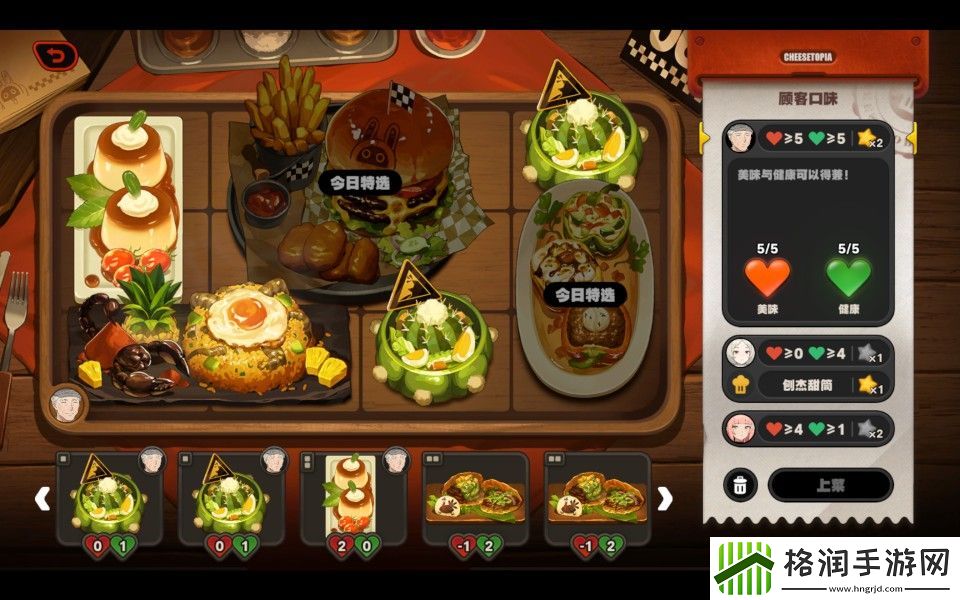Select the caramel pudding plate on the tray
The height and width of the screenshot is (600, 960).
[127, 200]
